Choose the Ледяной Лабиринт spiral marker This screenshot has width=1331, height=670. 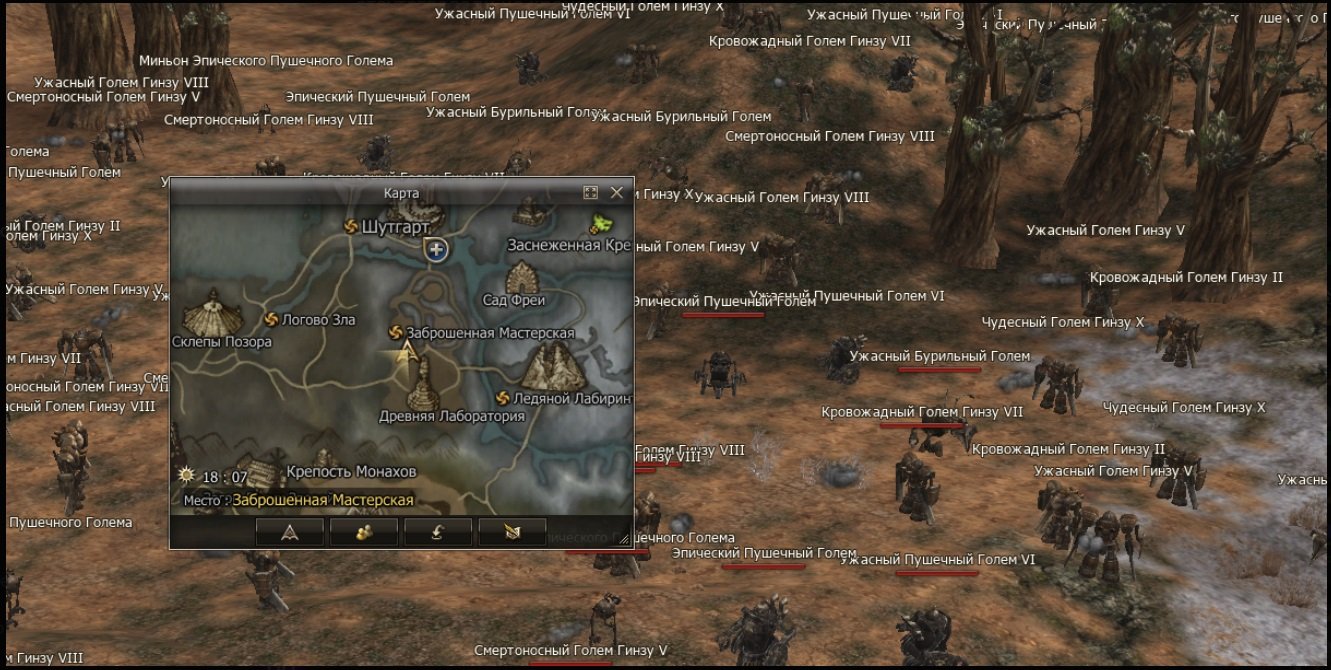[503, 398]
